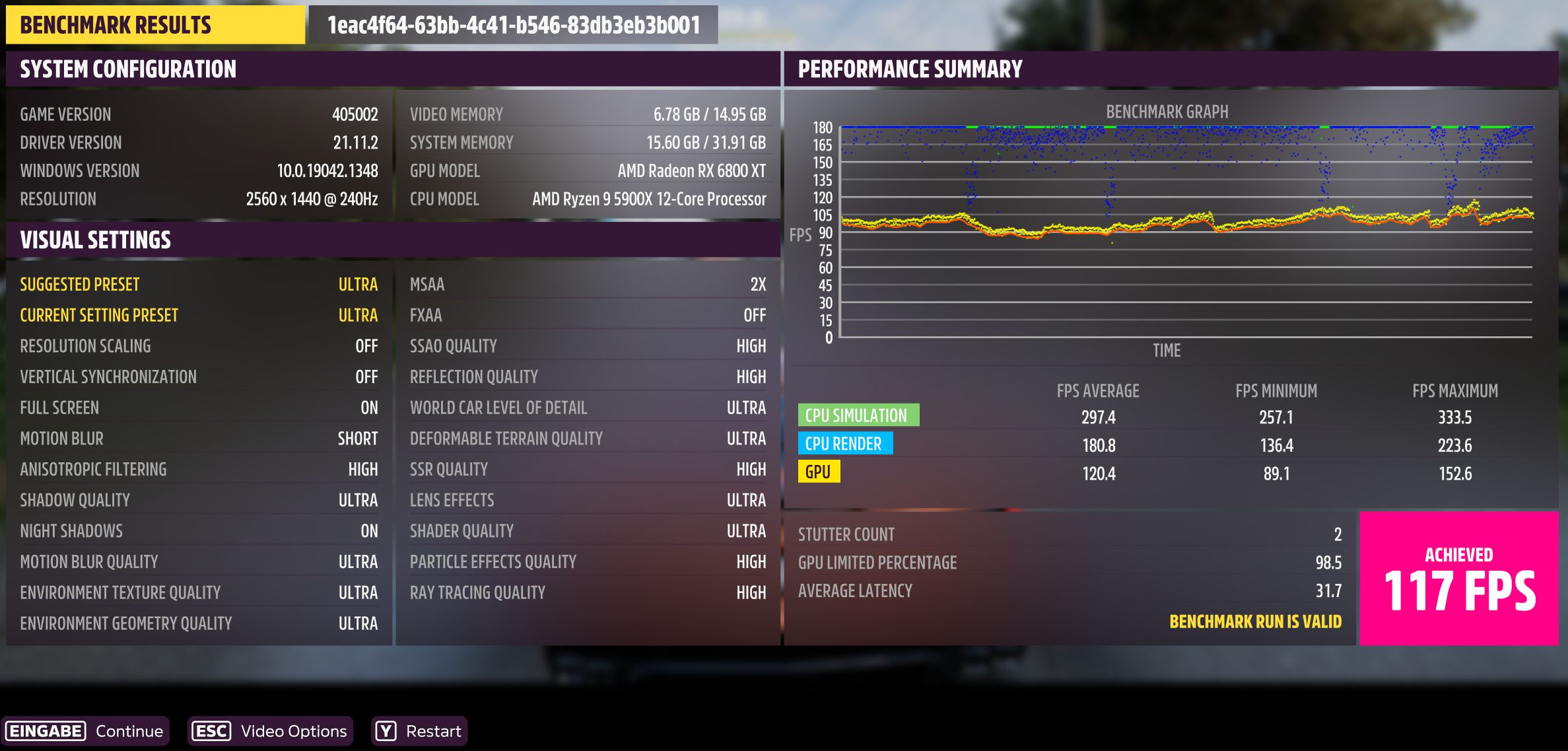This screenshot has height=751, width=1568.
Task: Click Continue to exit the results
Action: tap(129, 731)
